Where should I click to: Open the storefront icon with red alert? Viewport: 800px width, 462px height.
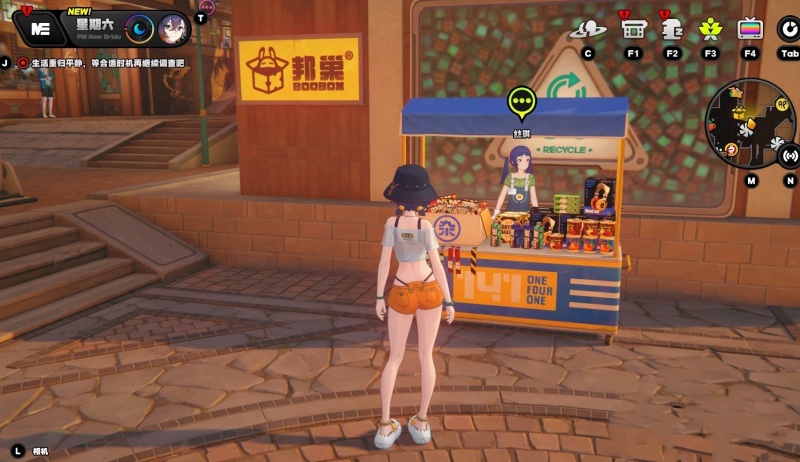(x=633, y=30)
